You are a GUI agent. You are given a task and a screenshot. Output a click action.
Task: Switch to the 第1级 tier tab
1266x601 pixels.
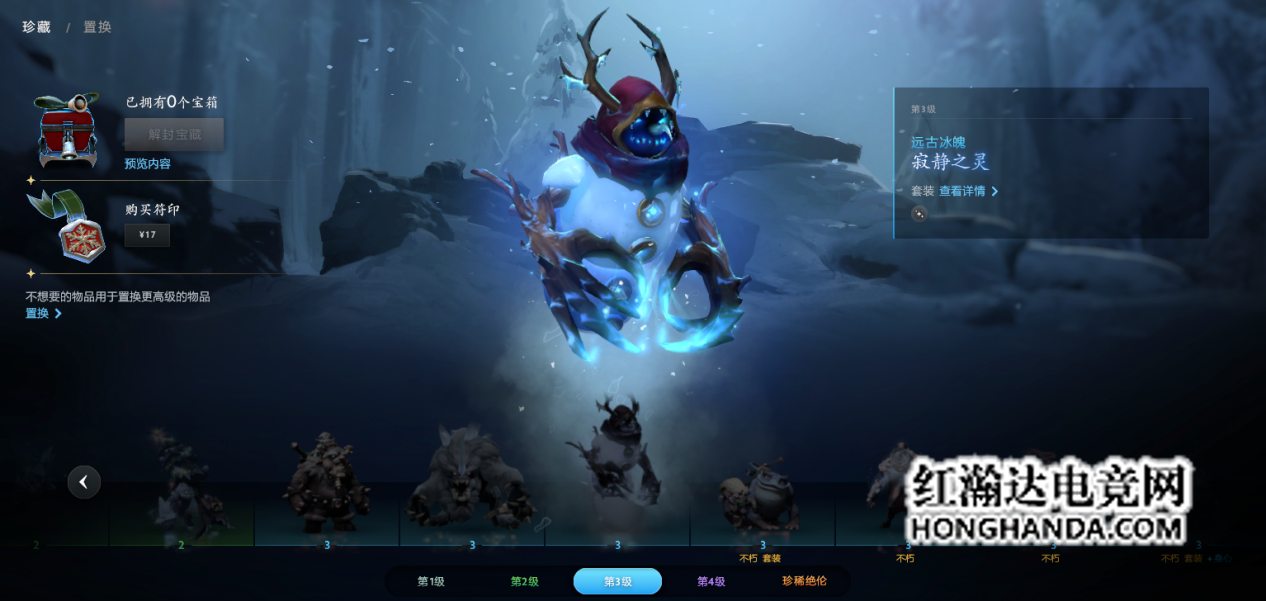click(431, 581)
